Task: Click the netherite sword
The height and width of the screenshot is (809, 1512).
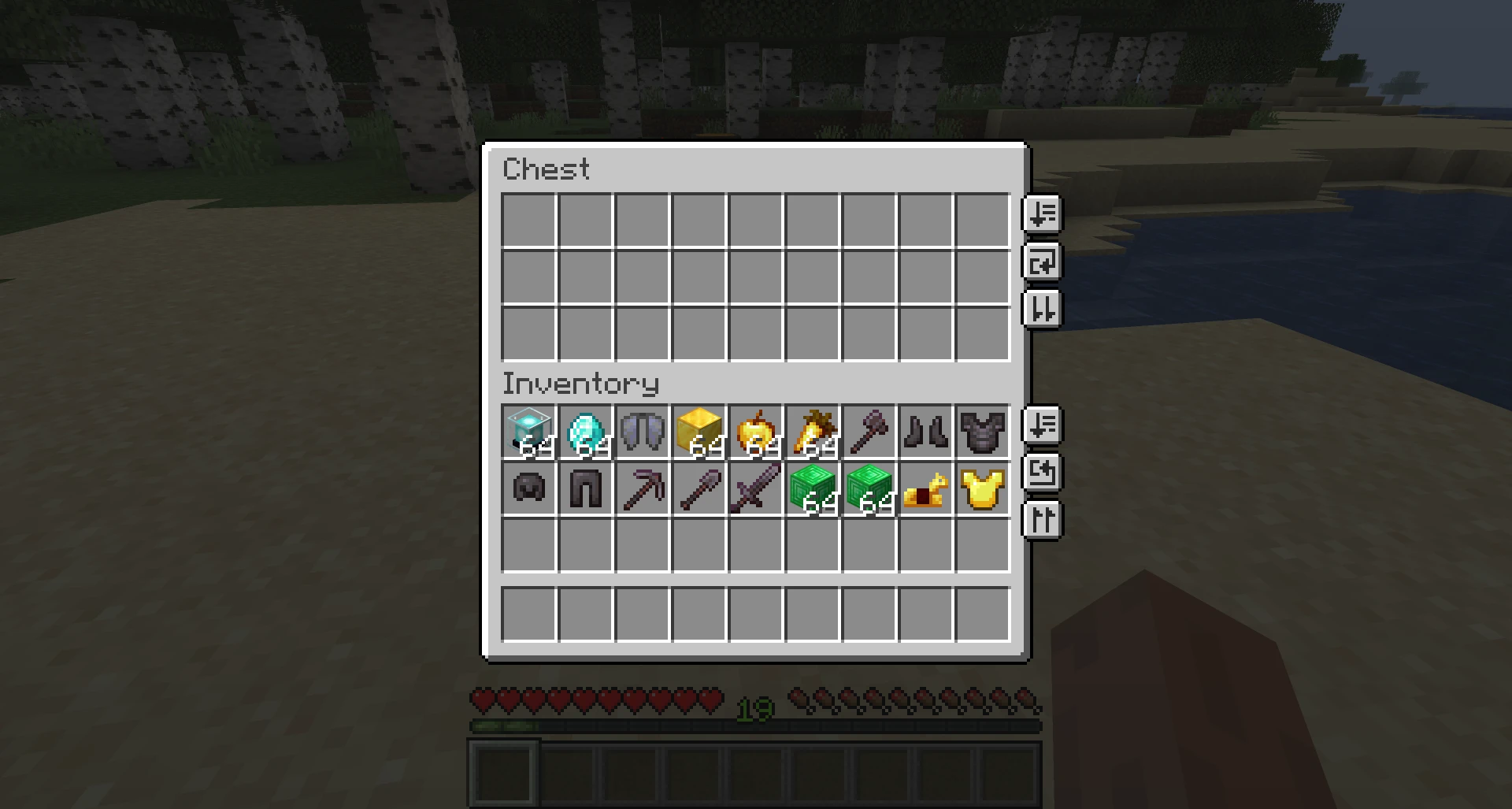Action: [756, 488]
